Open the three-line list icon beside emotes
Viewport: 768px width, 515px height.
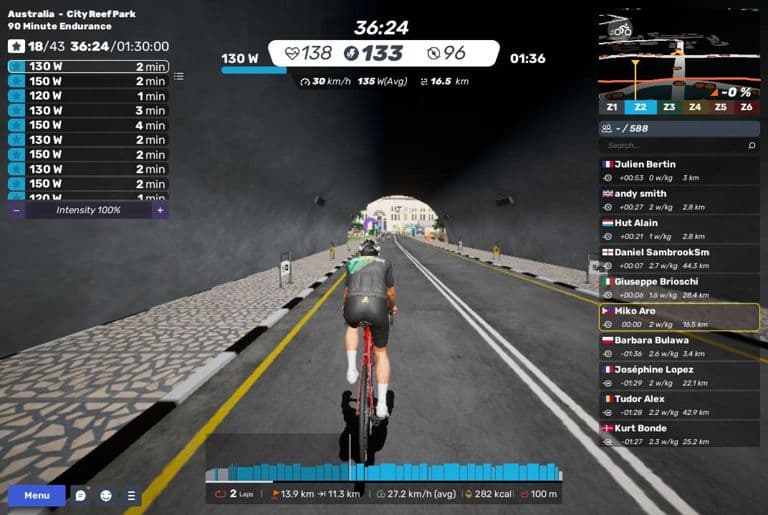tap(131, 495)
